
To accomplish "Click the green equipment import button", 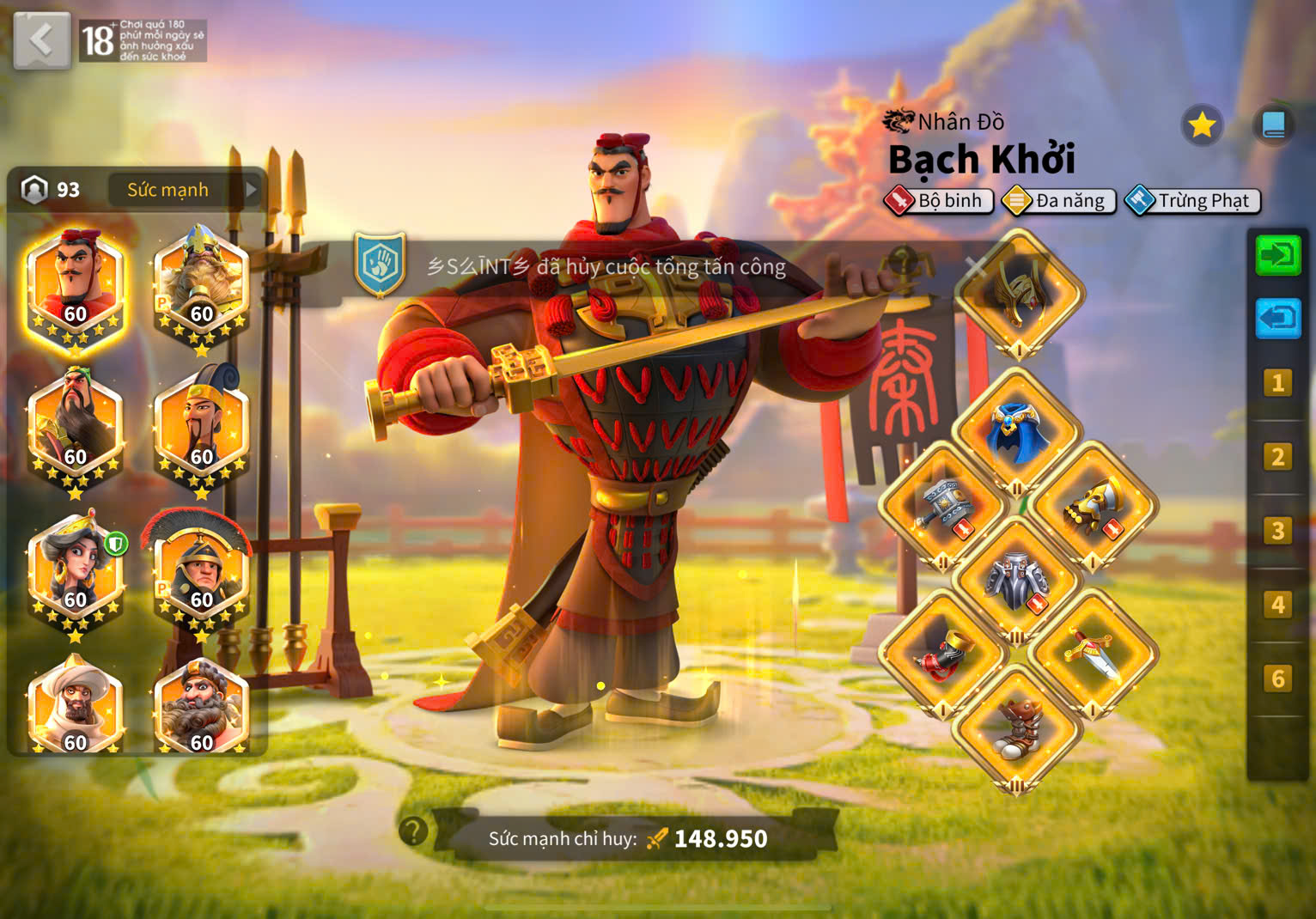I will click(1278, 256).
